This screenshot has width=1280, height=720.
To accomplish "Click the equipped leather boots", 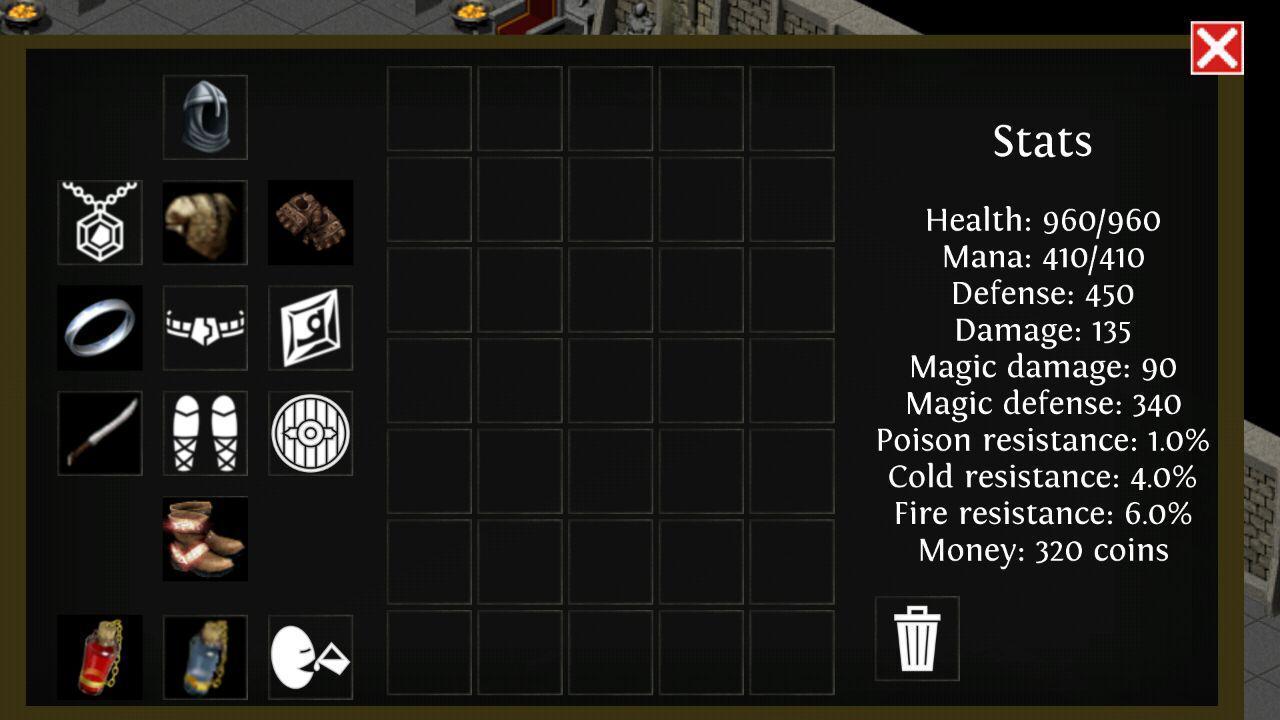I will click(205, 540).
